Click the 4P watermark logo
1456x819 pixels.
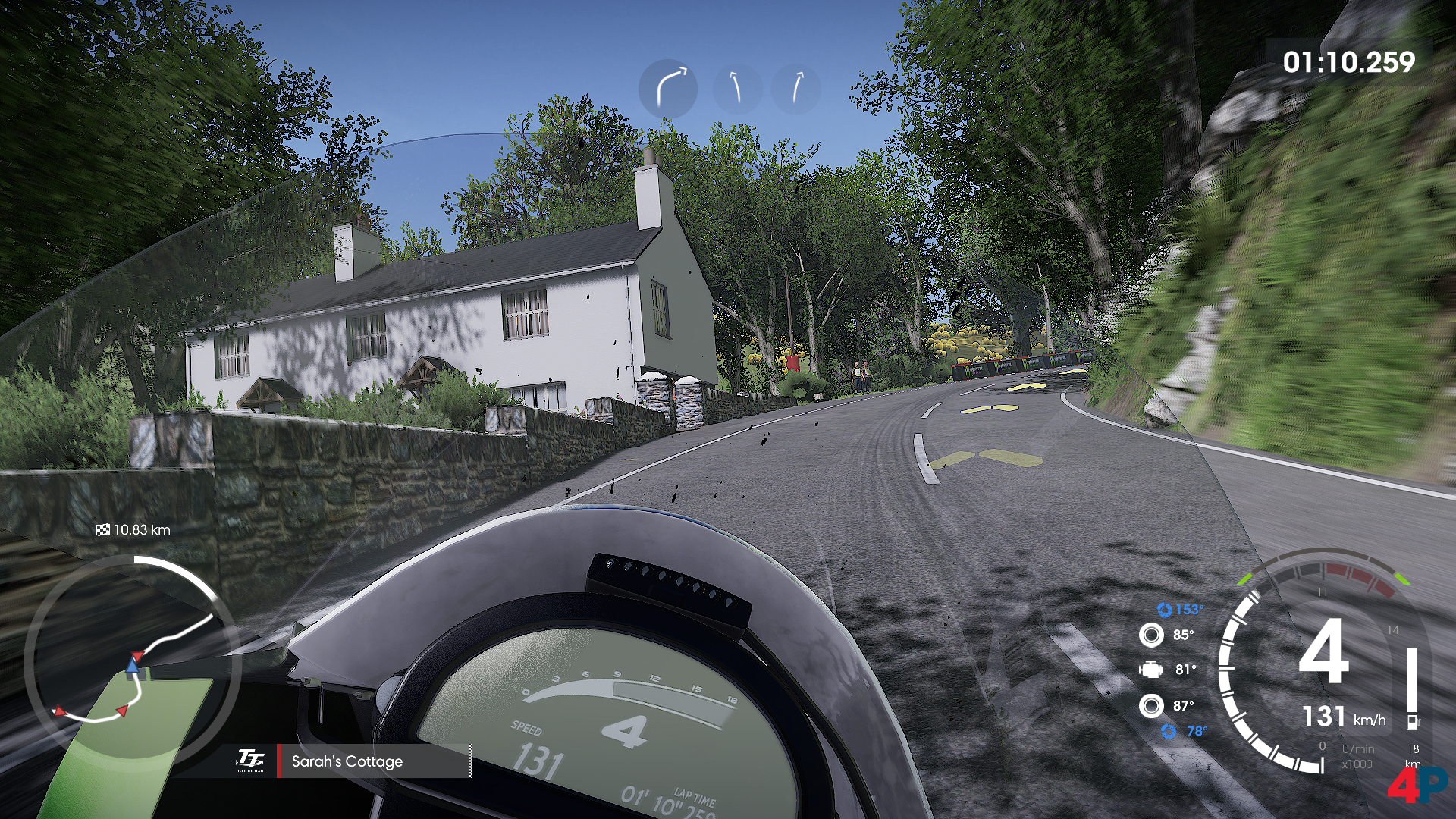coord(1415,786)
